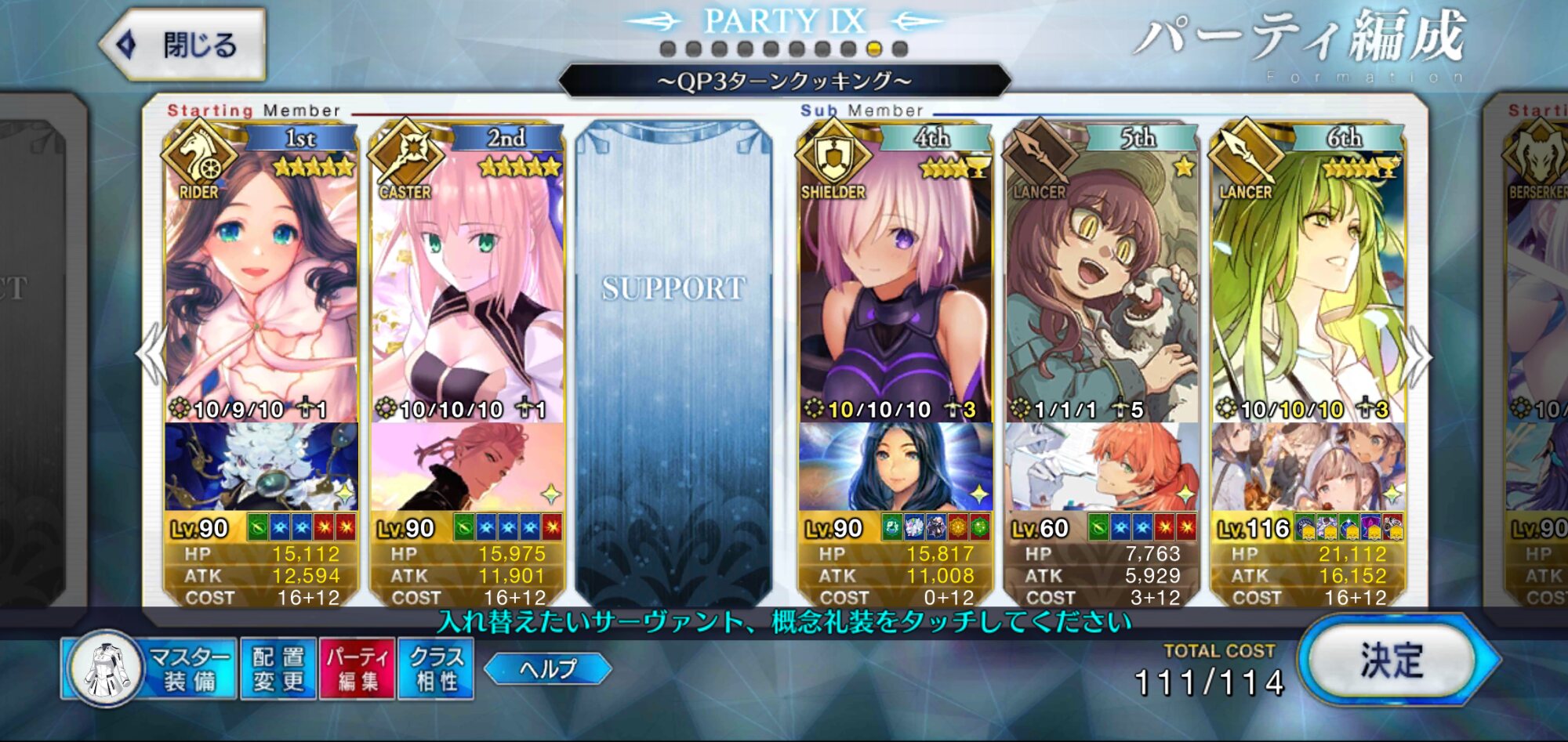
Task: Open パーティ編集 party edit
Action: click(357, 668)
